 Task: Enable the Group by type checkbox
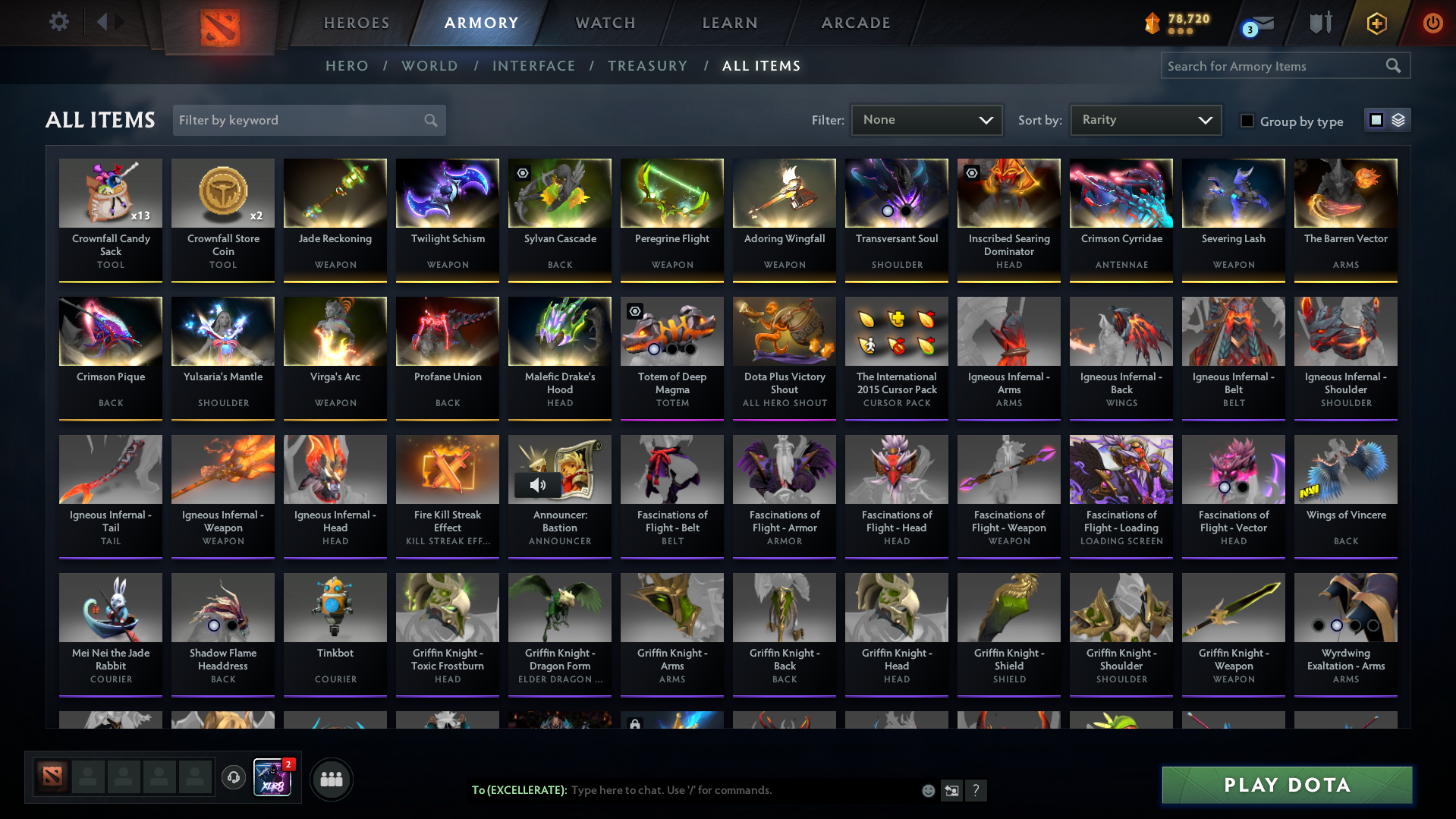pos(1247,120)
